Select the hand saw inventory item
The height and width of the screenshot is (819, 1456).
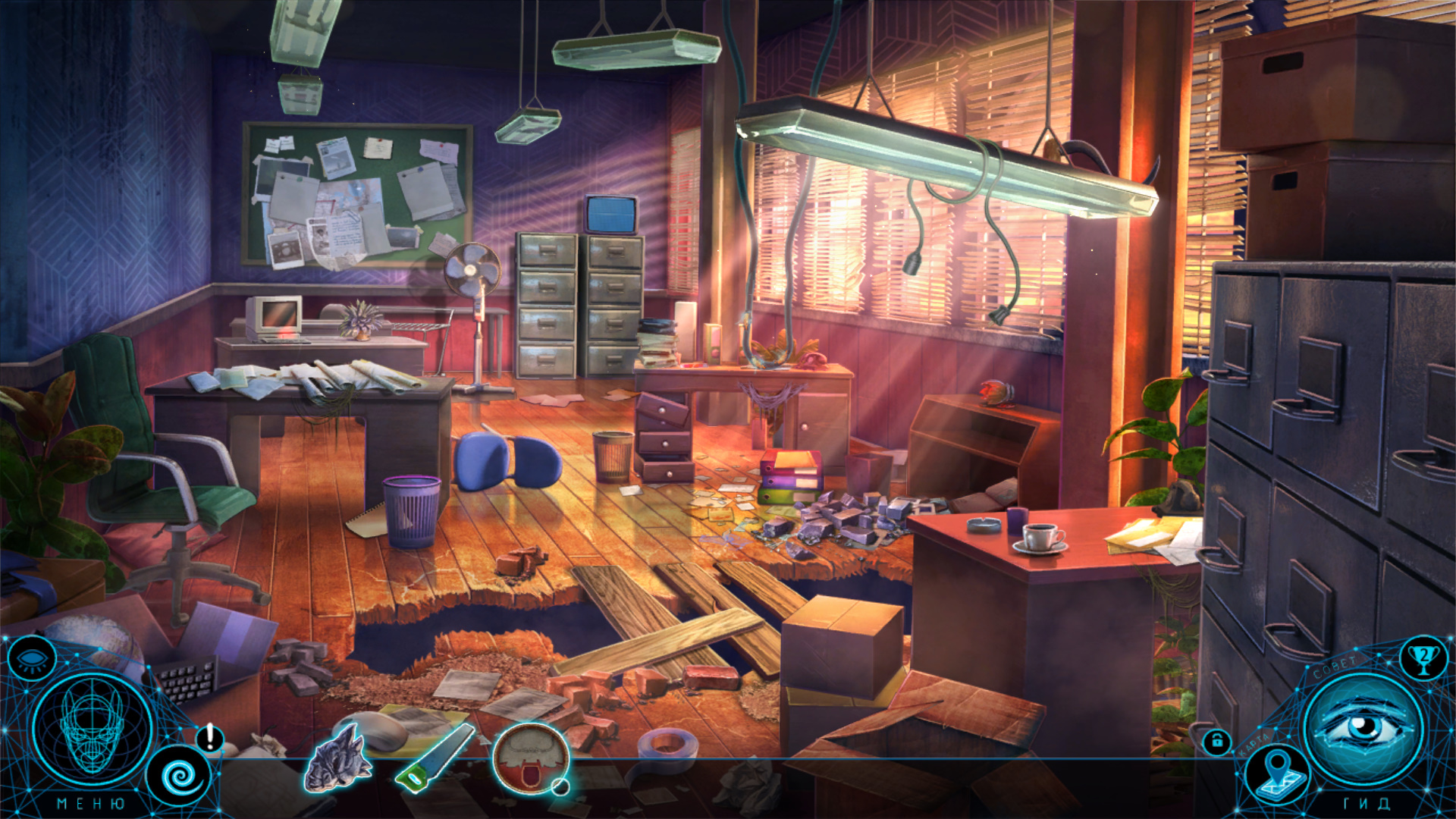point(435,758)
